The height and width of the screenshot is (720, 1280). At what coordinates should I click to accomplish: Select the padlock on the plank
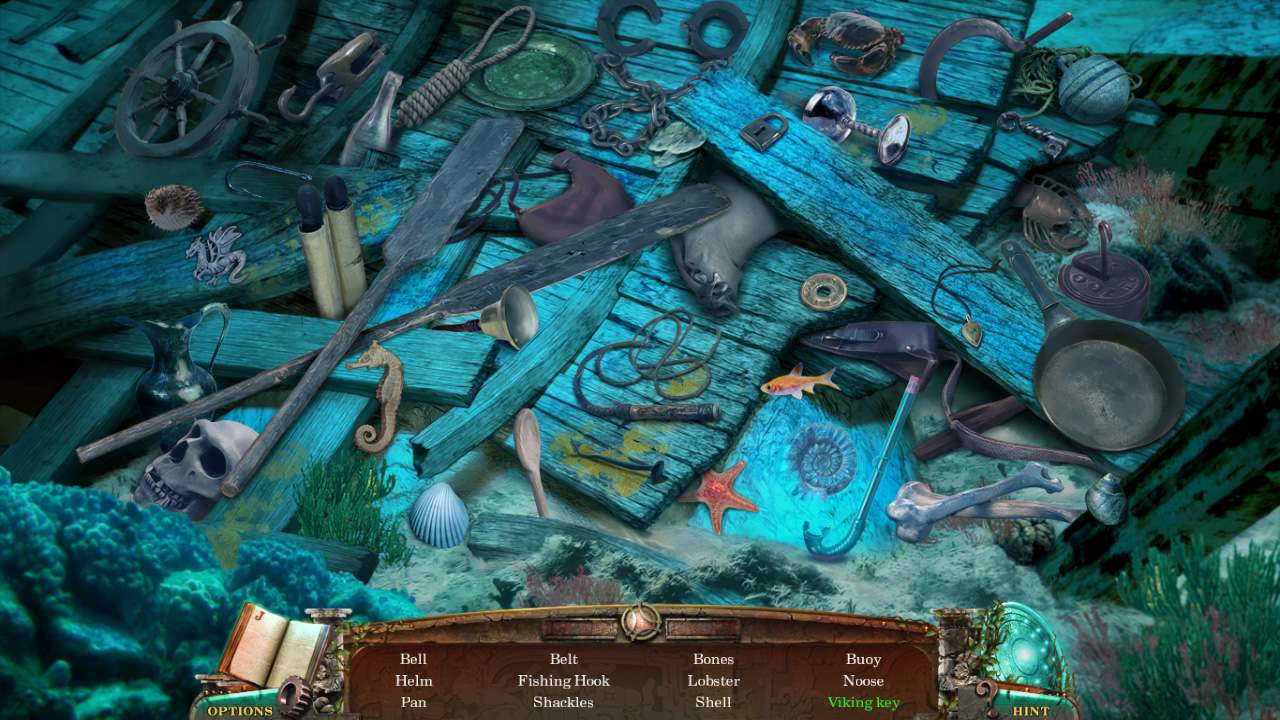point(765,130)
